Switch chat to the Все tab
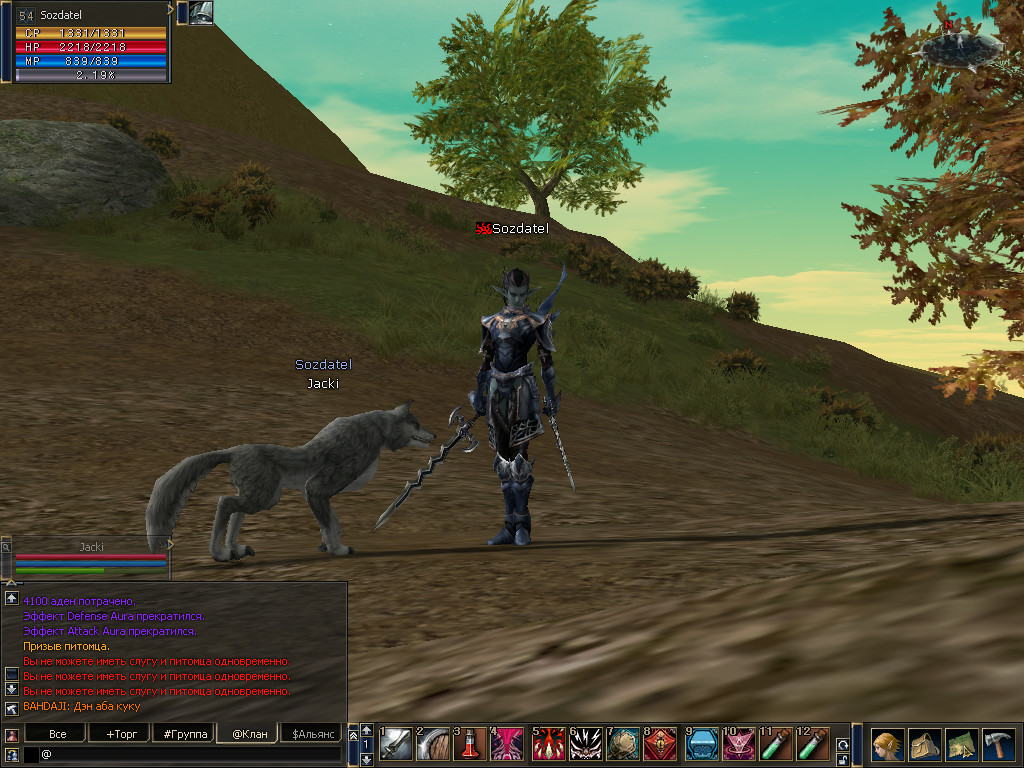The height and width of the screenshot is (768, 1024). click(x=58, y=734)
